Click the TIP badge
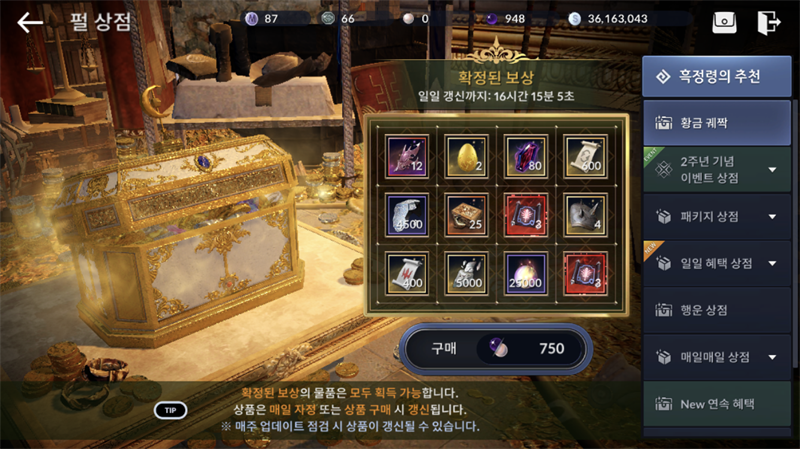The height and width of the screenshot is (449, 800). point(170,410)
